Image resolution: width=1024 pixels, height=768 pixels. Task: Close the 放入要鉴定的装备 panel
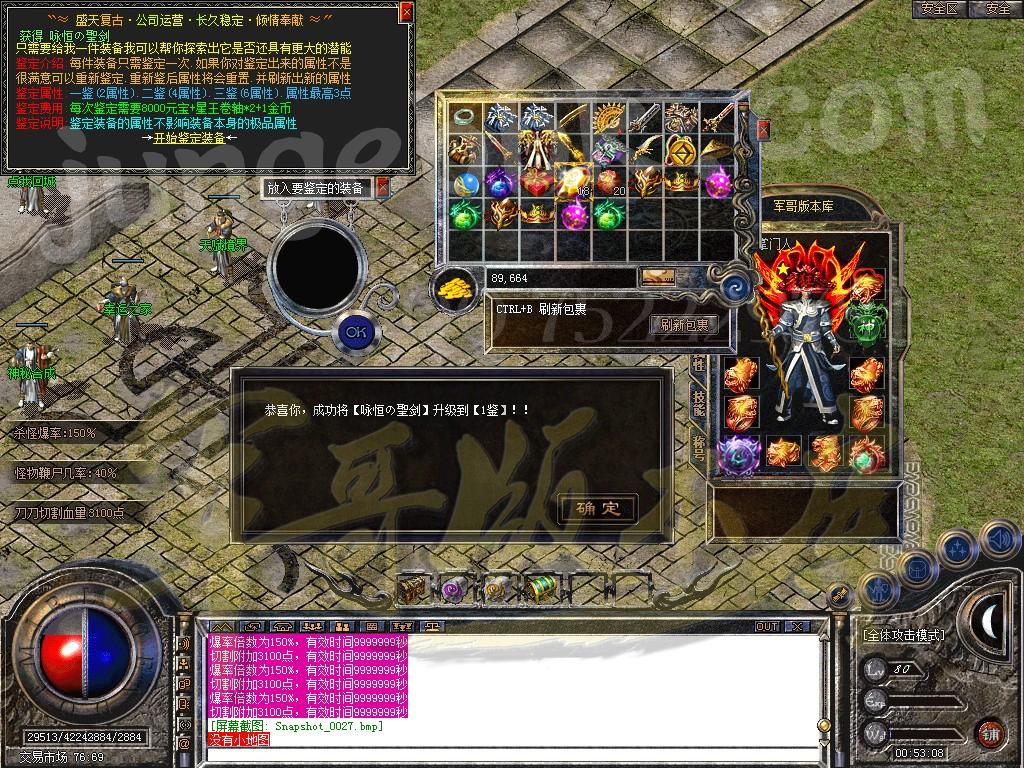click(382, 187)
